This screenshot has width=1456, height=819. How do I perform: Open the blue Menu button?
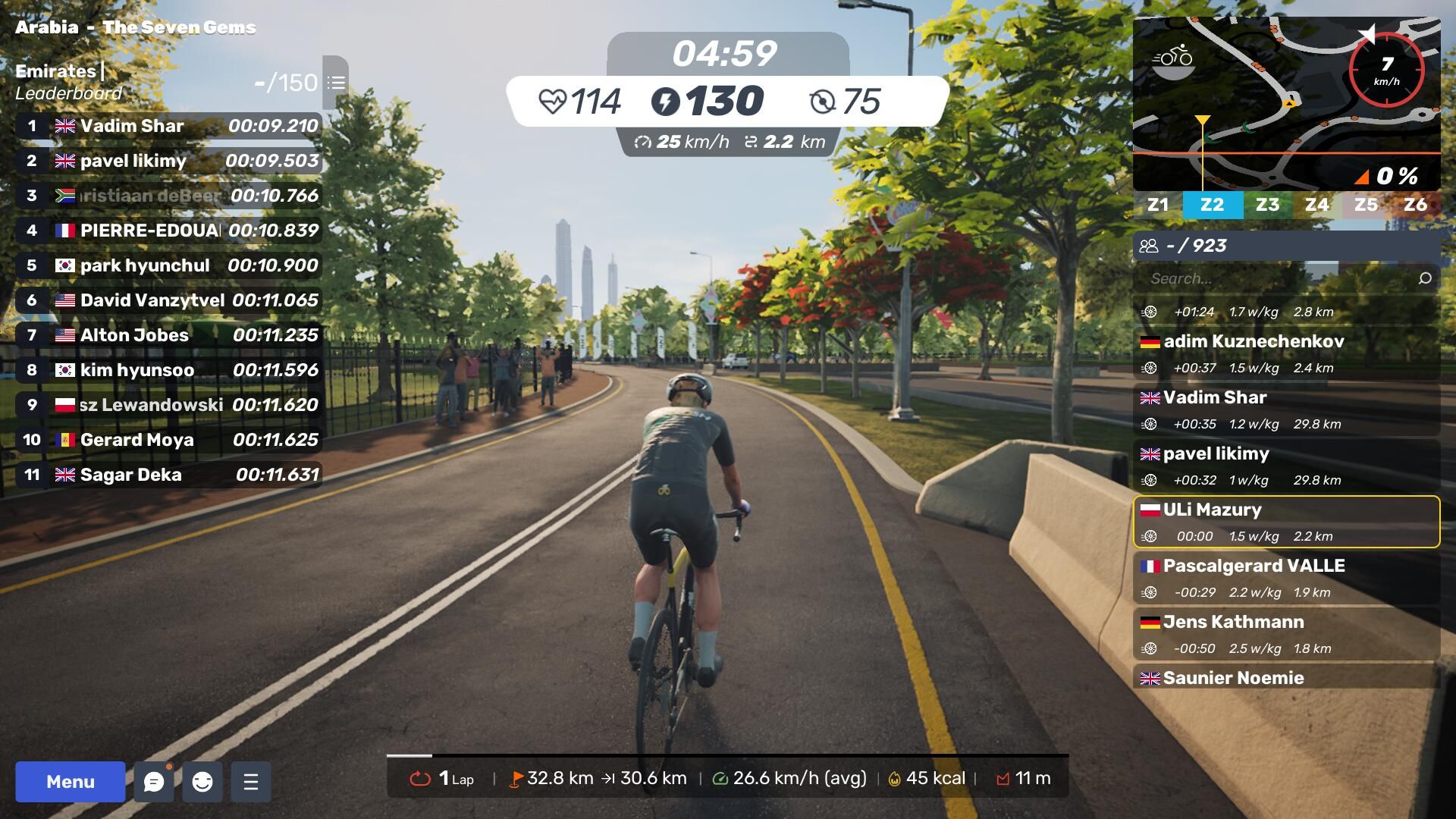(70, 781)
